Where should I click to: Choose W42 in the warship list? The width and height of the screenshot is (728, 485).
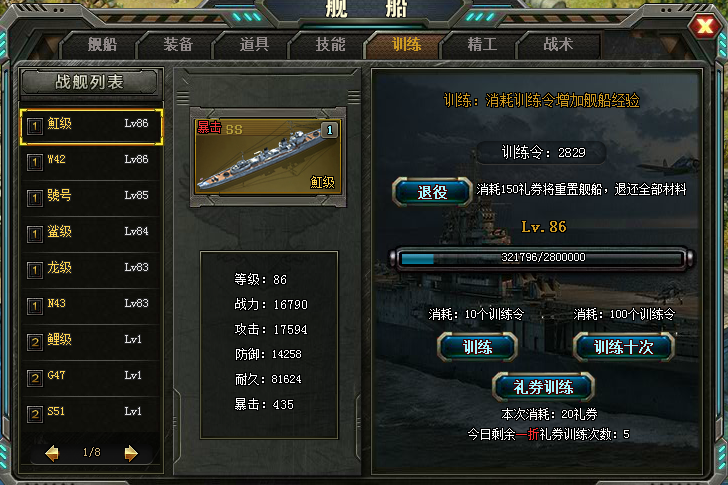pyautogui.click(x=91, y=160)
